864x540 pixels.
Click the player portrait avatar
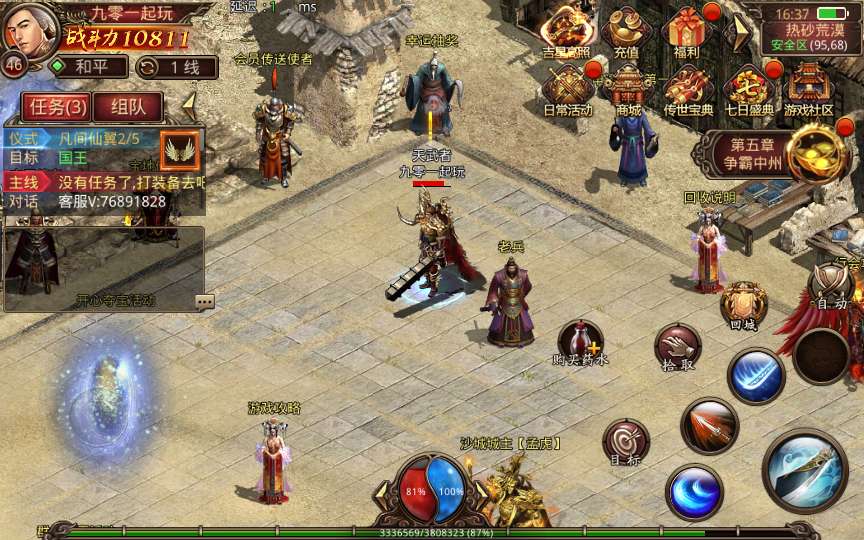click(28, 28)
